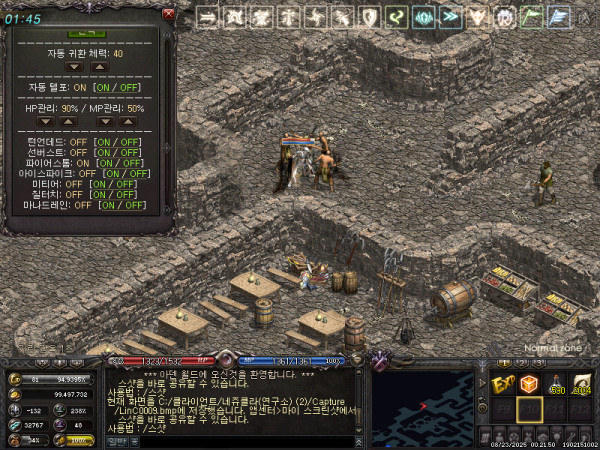Close the auto-hunt settings panel
The width and height of the screenshot is (600, 450).
click(x=168, y=14)
